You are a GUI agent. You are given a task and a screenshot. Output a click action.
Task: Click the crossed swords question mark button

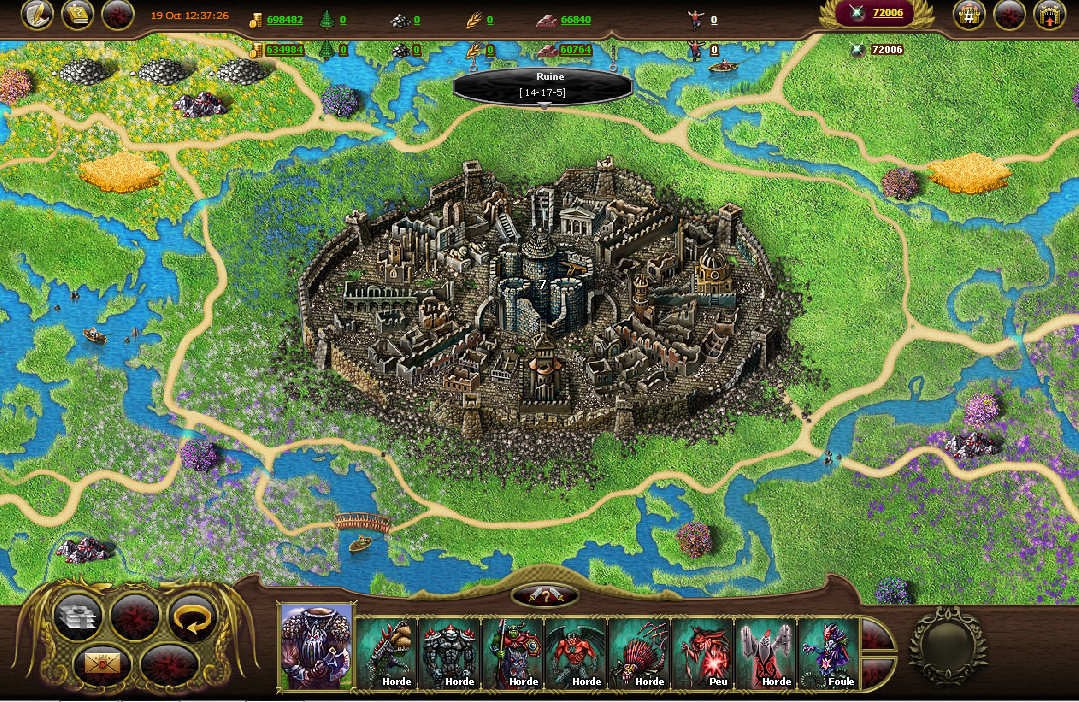tap(544, 596)
